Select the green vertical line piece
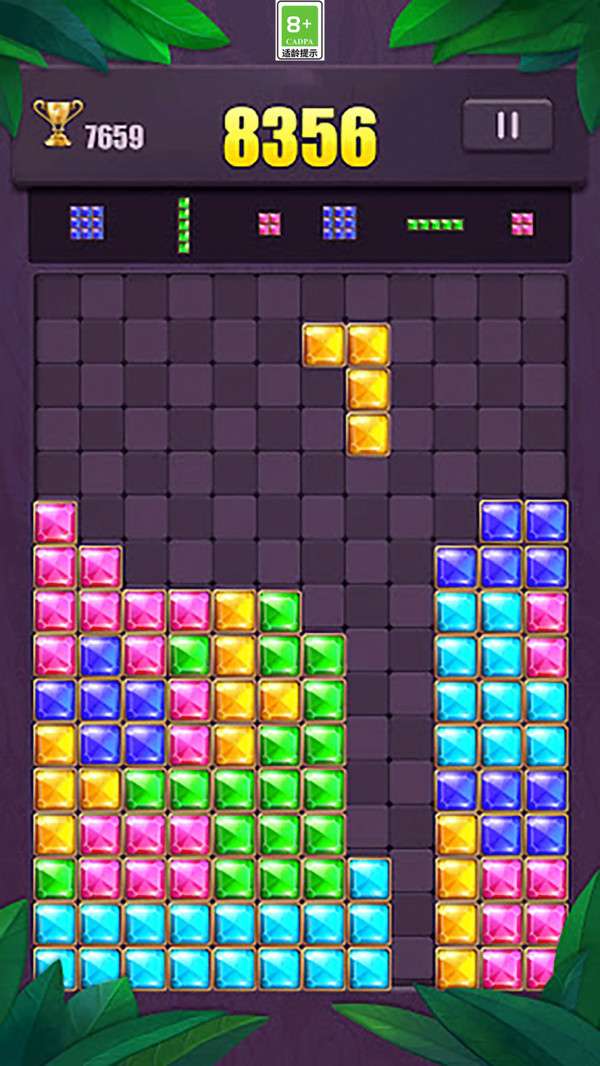This screenshot has height=1066, width=600. point(183,224)
